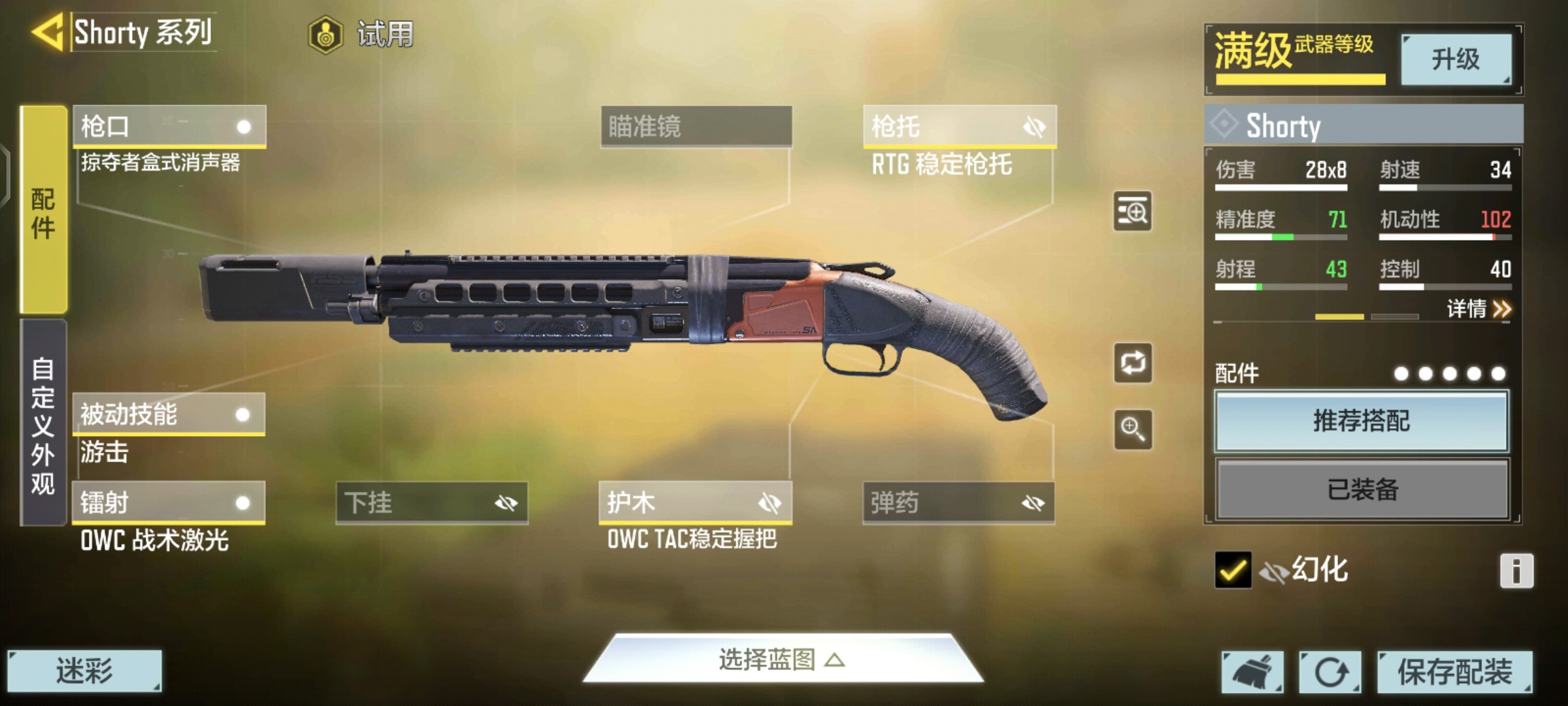Open the 枪托 stock attachment slot
Image resolution: width=1568 pixels, height=706 pixels.
pyautogui.click(x=959, y=126)
